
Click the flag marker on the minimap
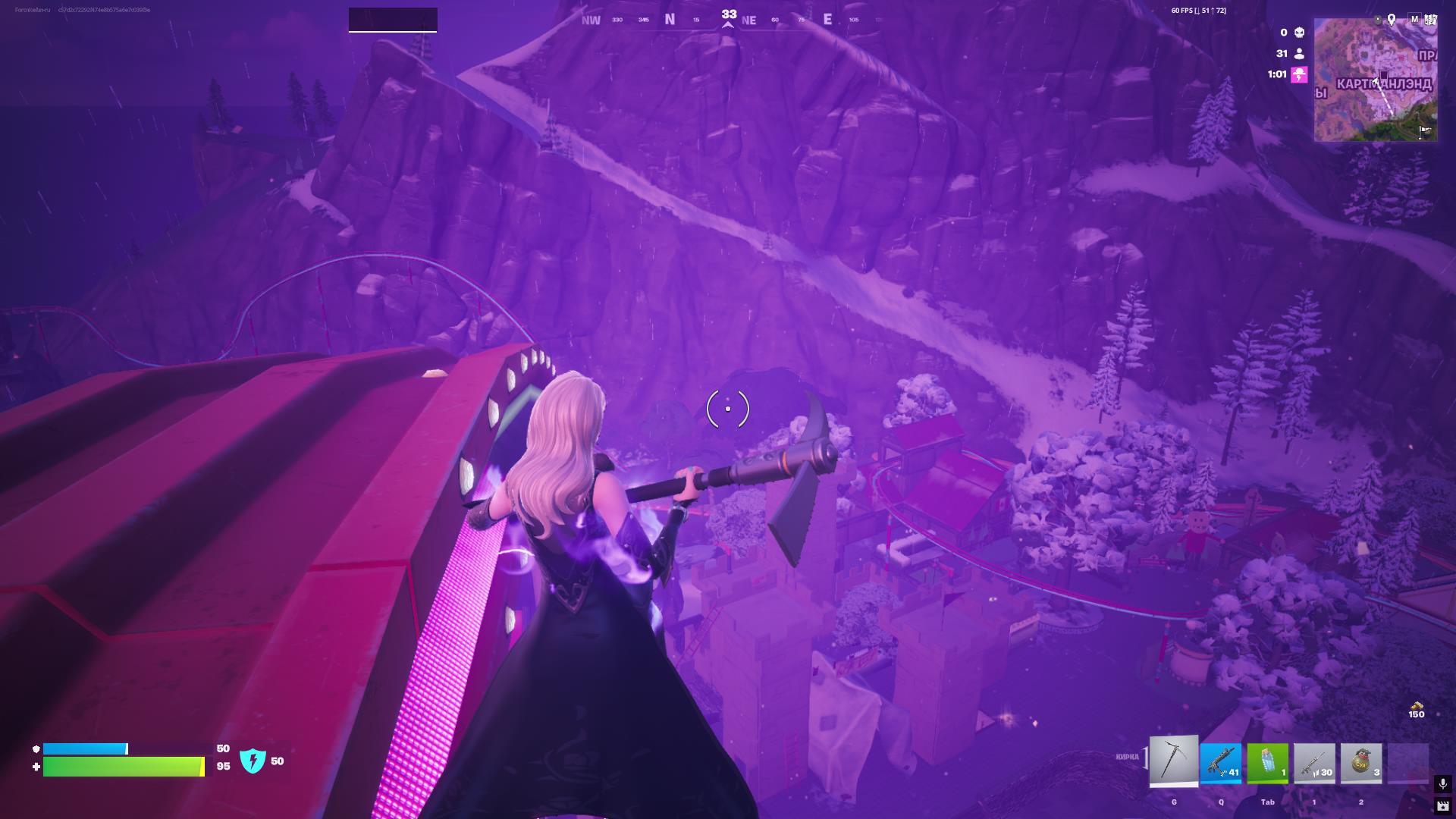click(1425, 130)
